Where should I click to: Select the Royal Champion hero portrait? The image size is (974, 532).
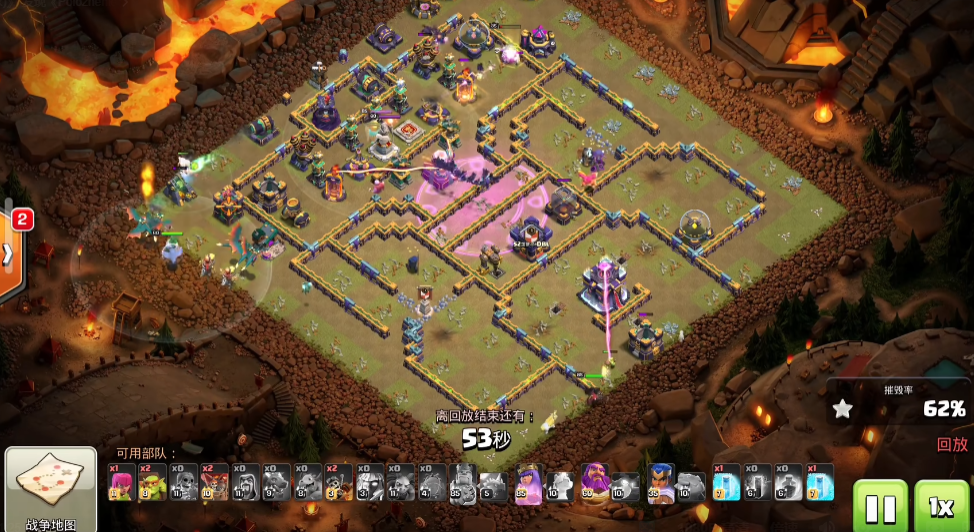click(660, 482)
